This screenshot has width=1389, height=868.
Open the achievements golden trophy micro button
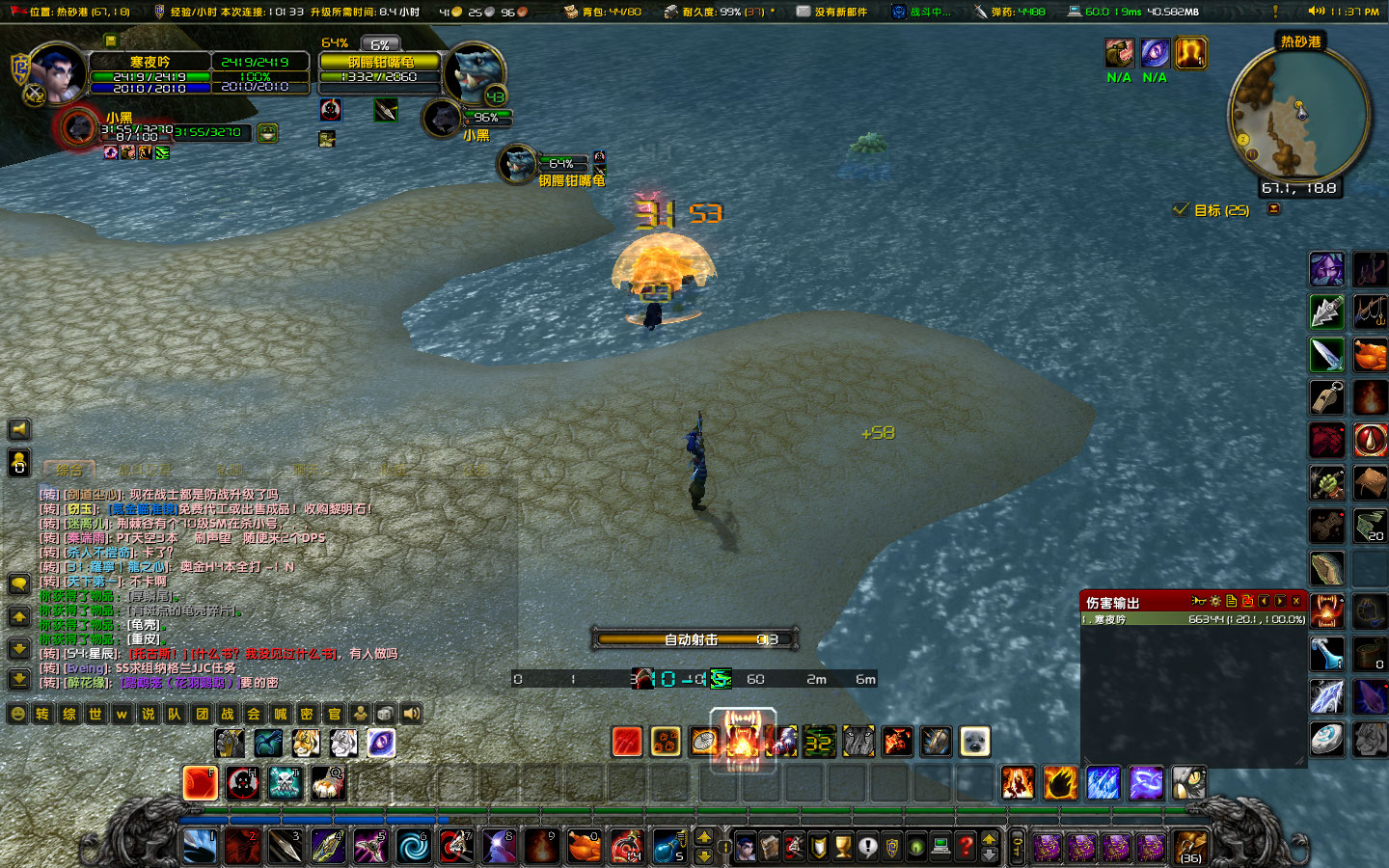[x=843, y=848]
